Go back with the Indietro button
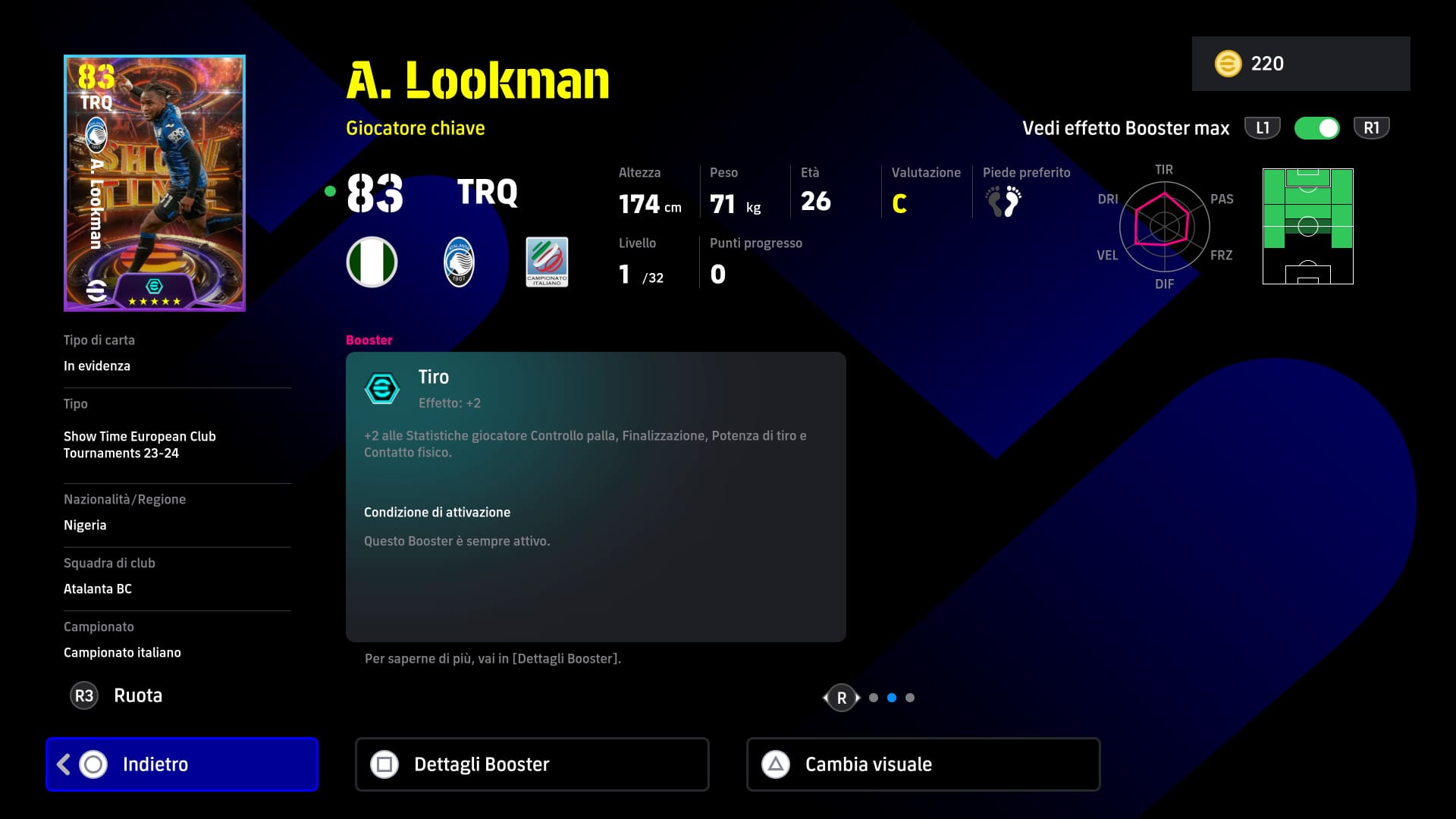The height and width of the screenshot is (819, 1456). pyautogui.click(x=182, y=764)
